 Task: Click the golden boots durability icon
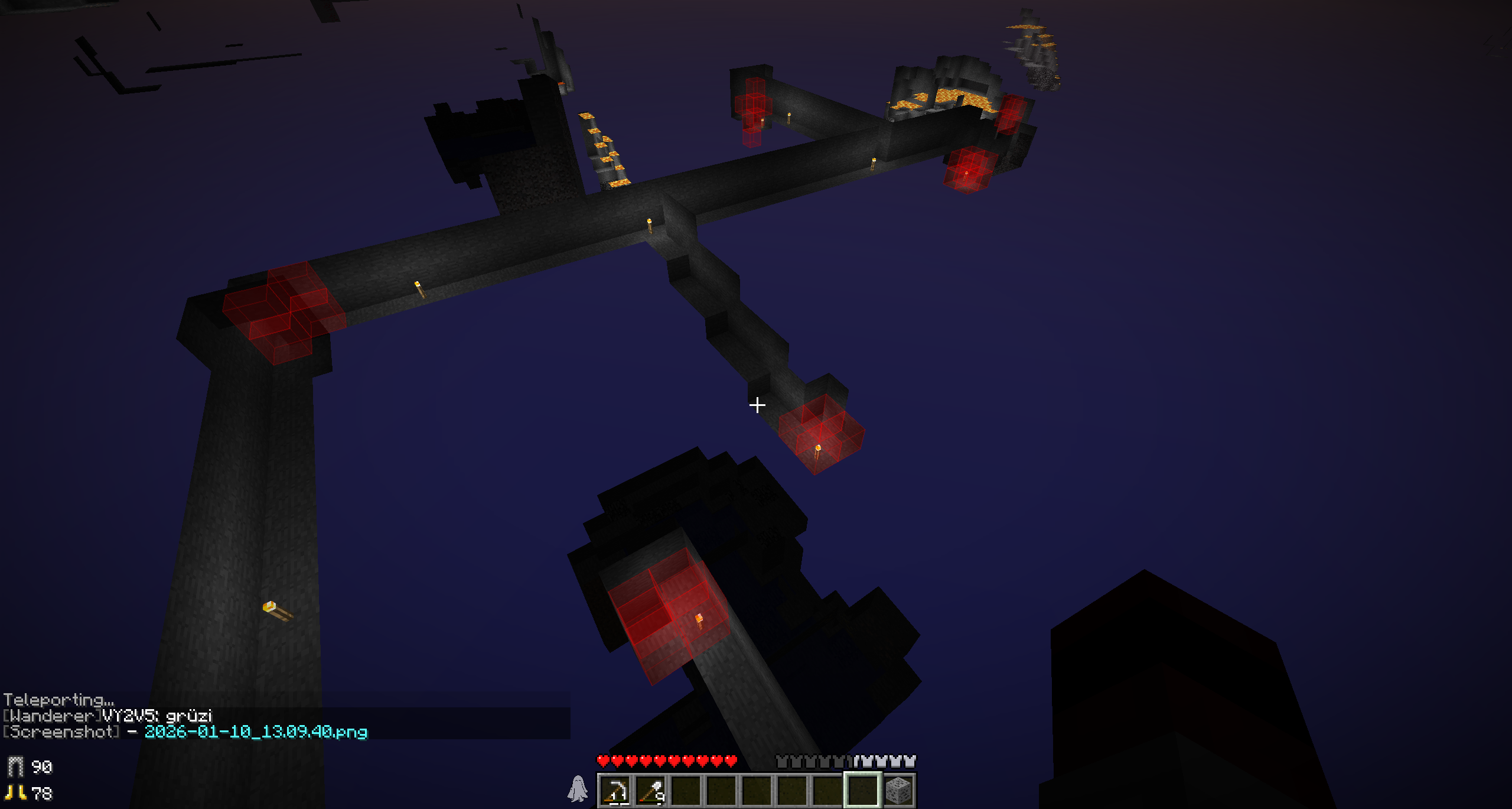click(16, 792)
